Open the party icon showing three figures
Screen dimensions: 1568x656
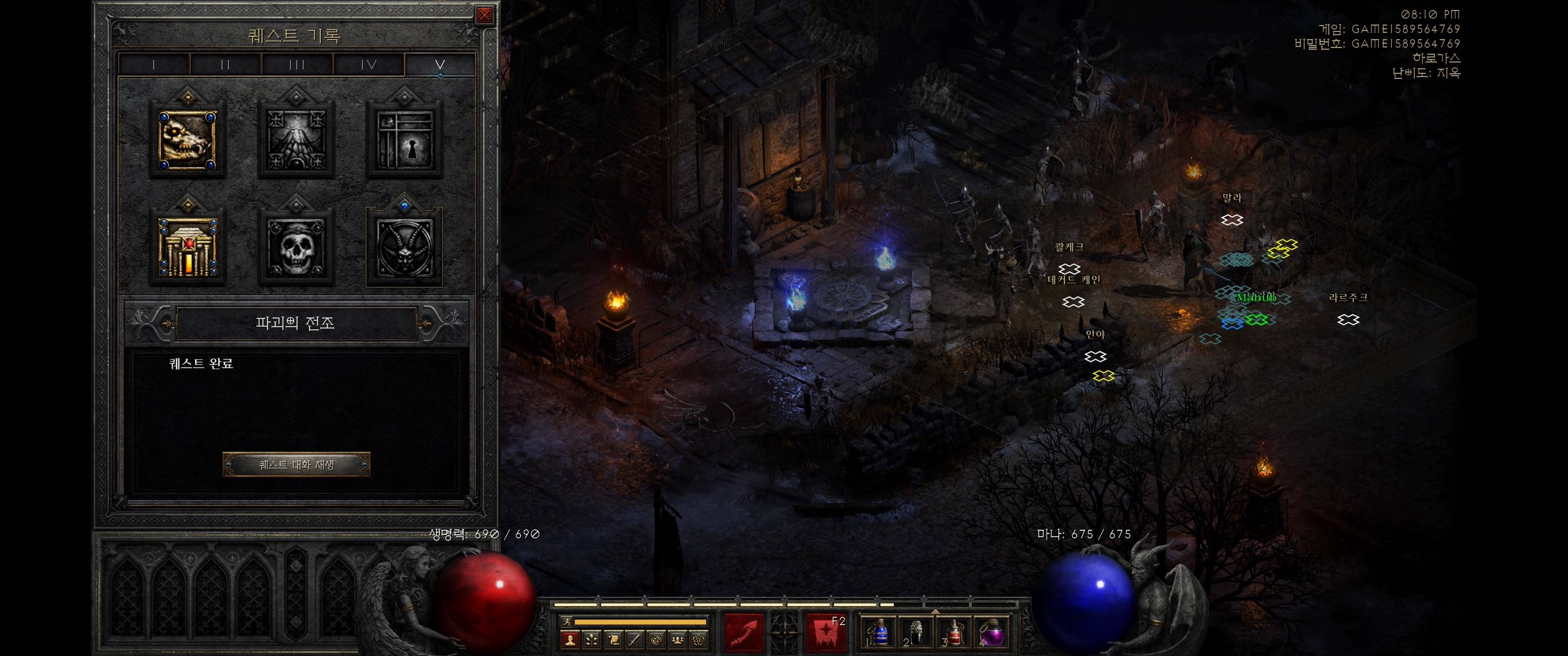(678, 639)
